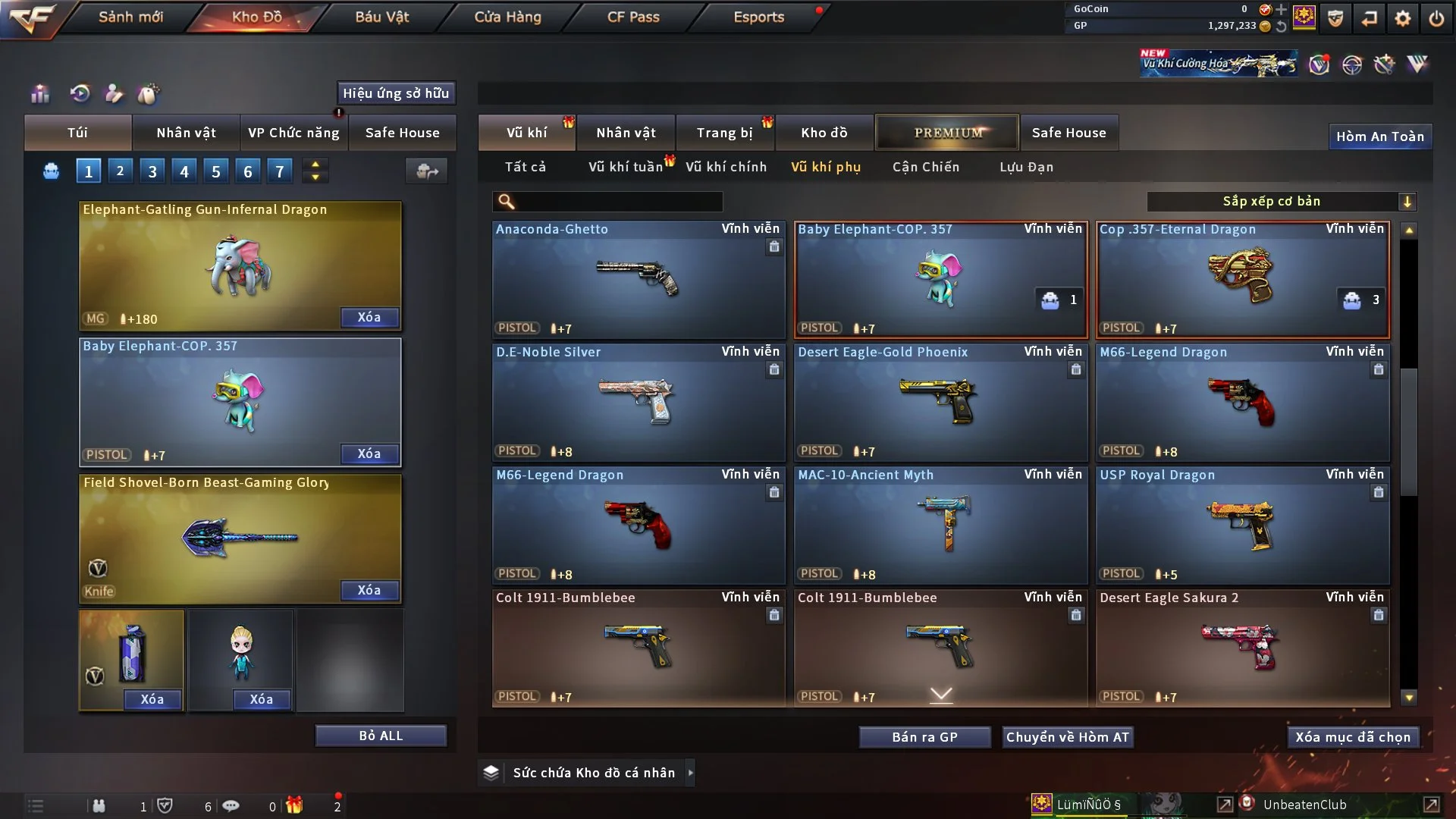Screen dimensions: 1456x819
Task: Remove the Elephant-Gatling Gun with Xóa
Action: (369, 318)
